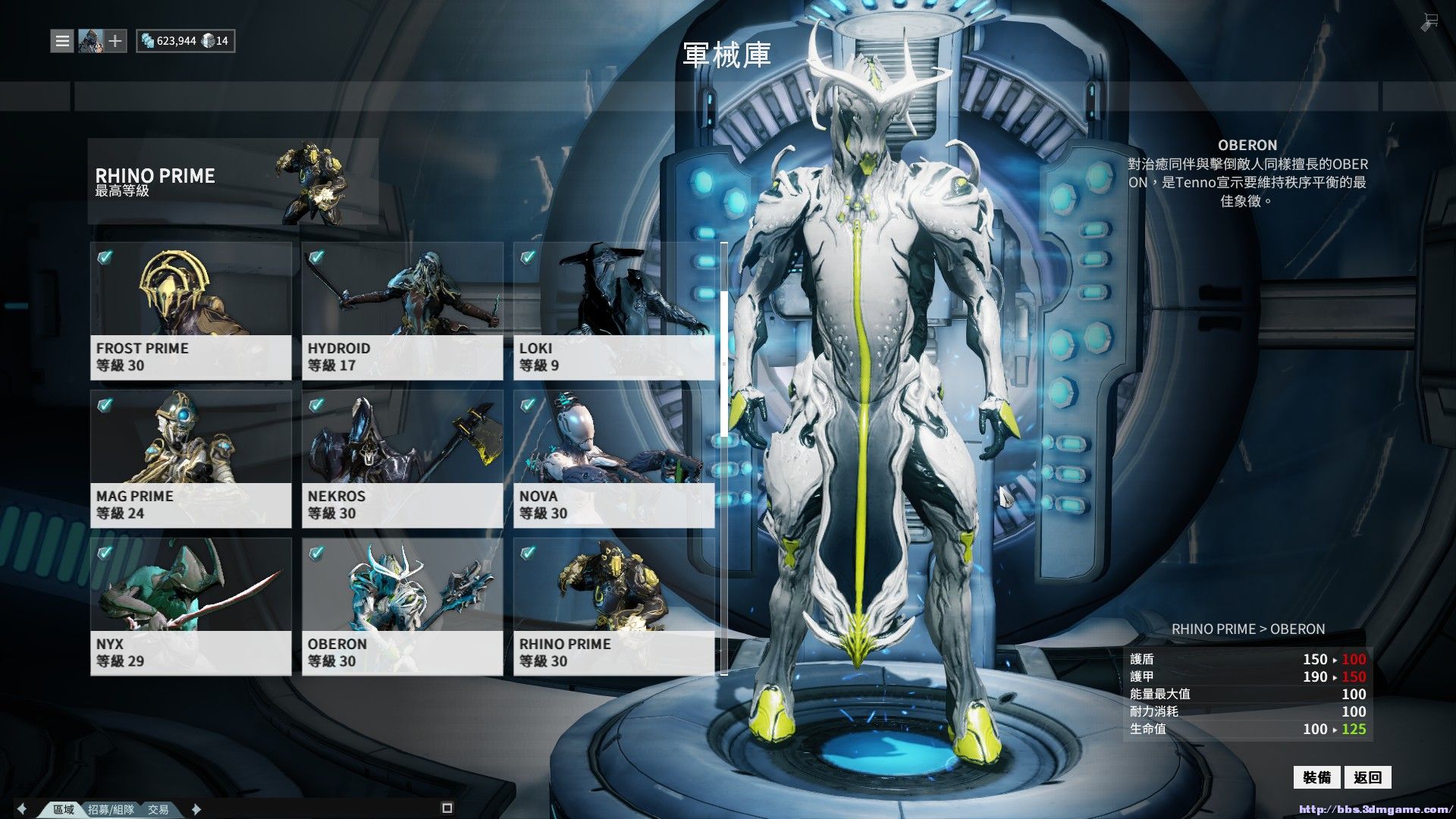Viewport: 1456px width, 819px height.
Task: Open the hamburger main menu
Action: tap(62, 41)
